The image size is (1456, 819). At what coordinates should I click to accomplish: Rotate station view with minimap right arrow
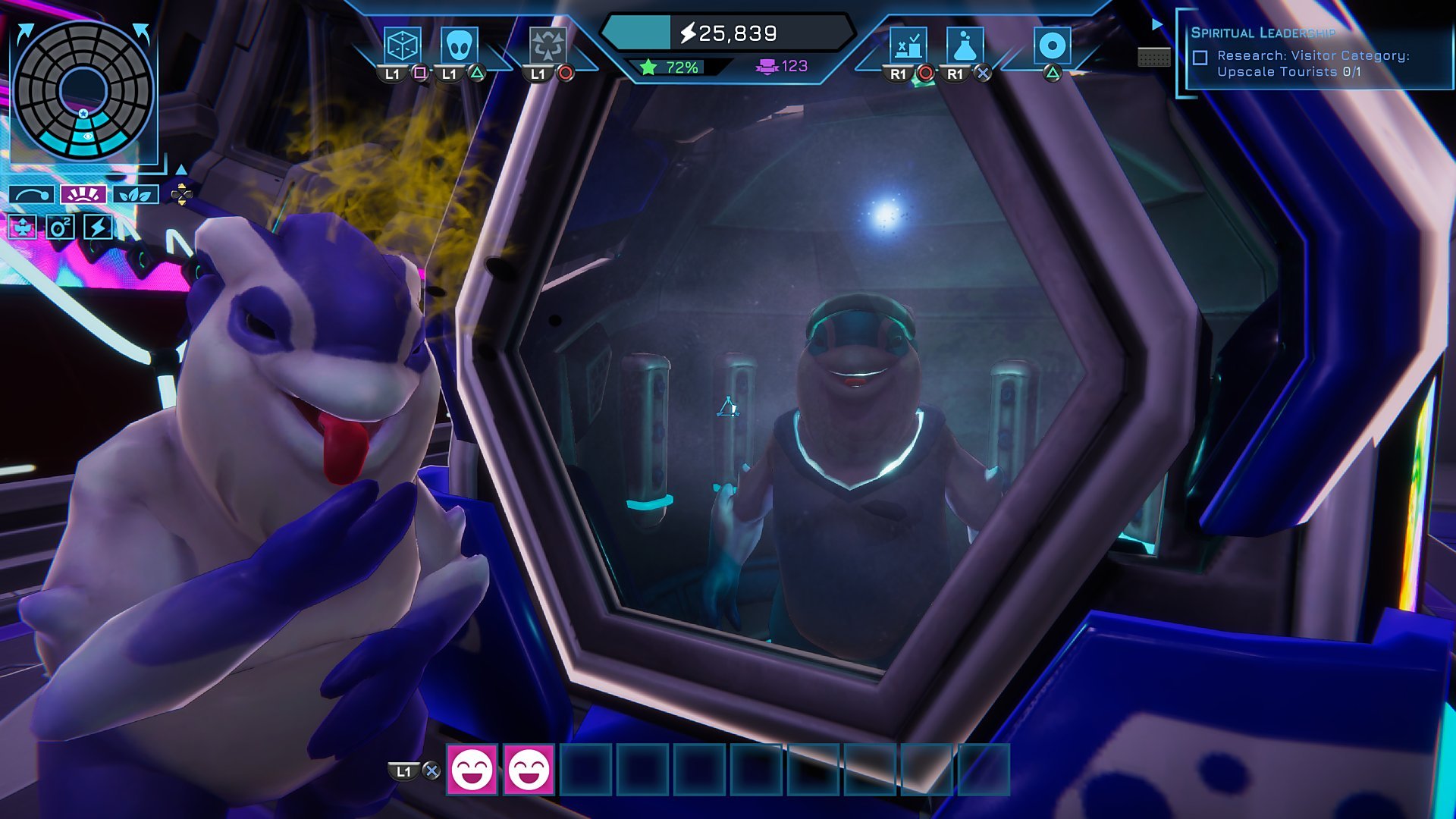142,33
